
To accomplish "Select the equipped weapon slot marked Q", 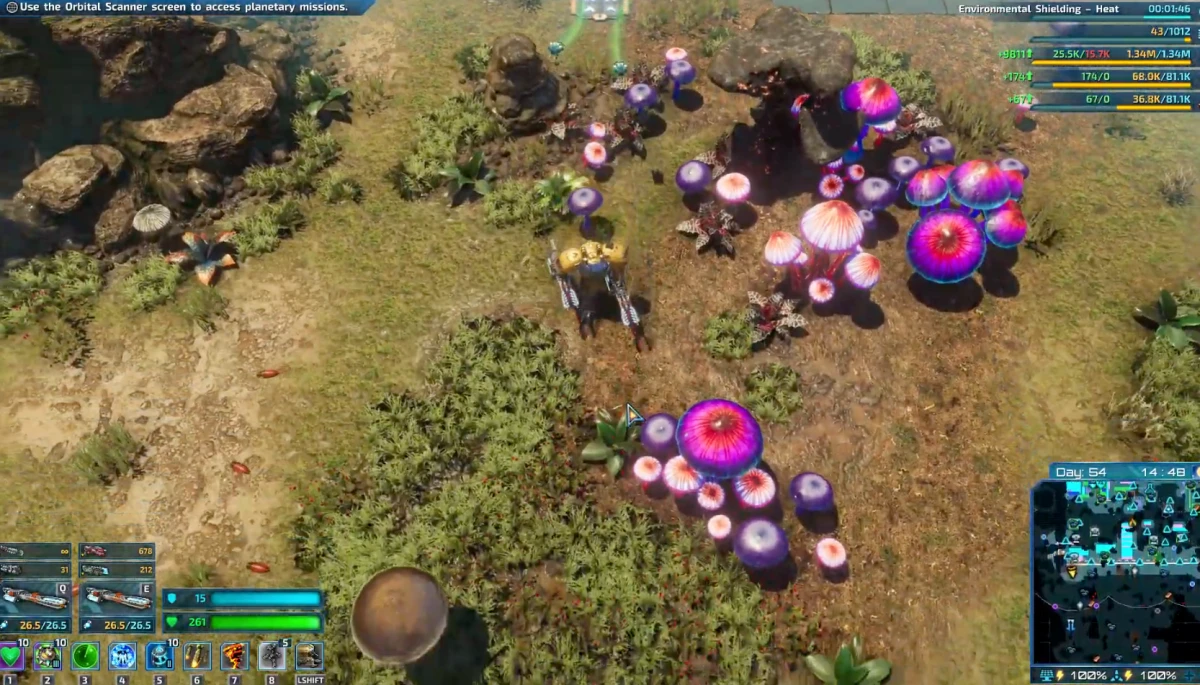I will click(35, 598).
